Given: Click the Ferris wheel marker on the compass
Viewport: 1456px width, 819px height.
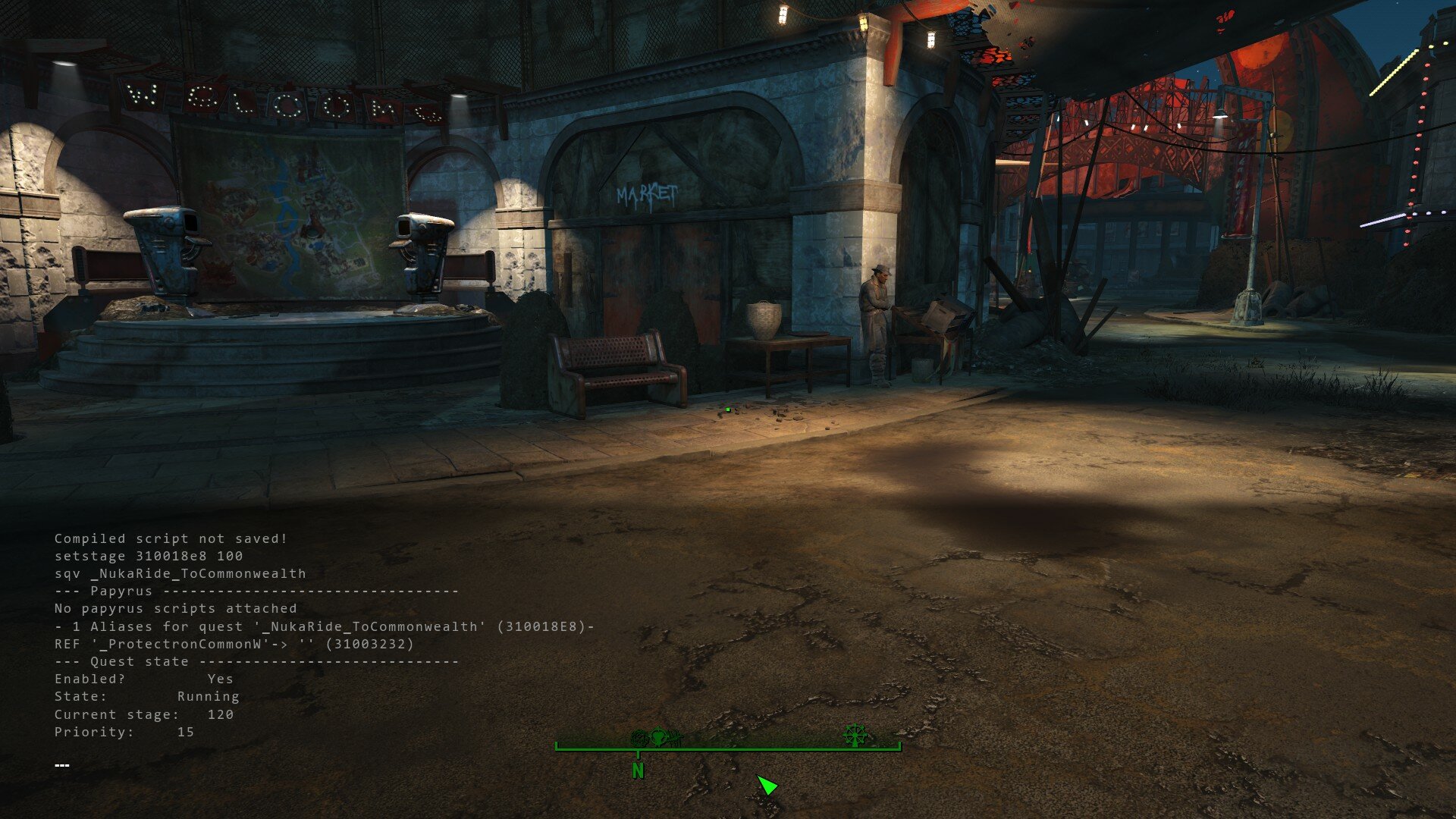Looking at the screenshot, I should [x=855, y=734].
